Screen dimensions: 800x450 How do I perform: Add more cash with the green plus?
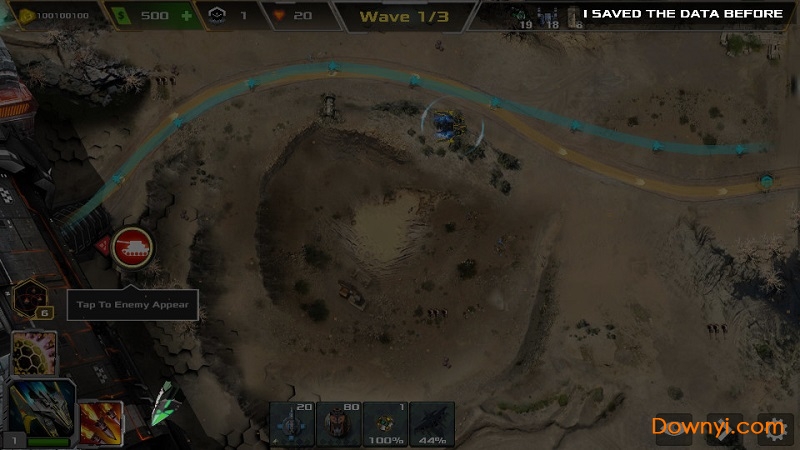coord(186,16)
